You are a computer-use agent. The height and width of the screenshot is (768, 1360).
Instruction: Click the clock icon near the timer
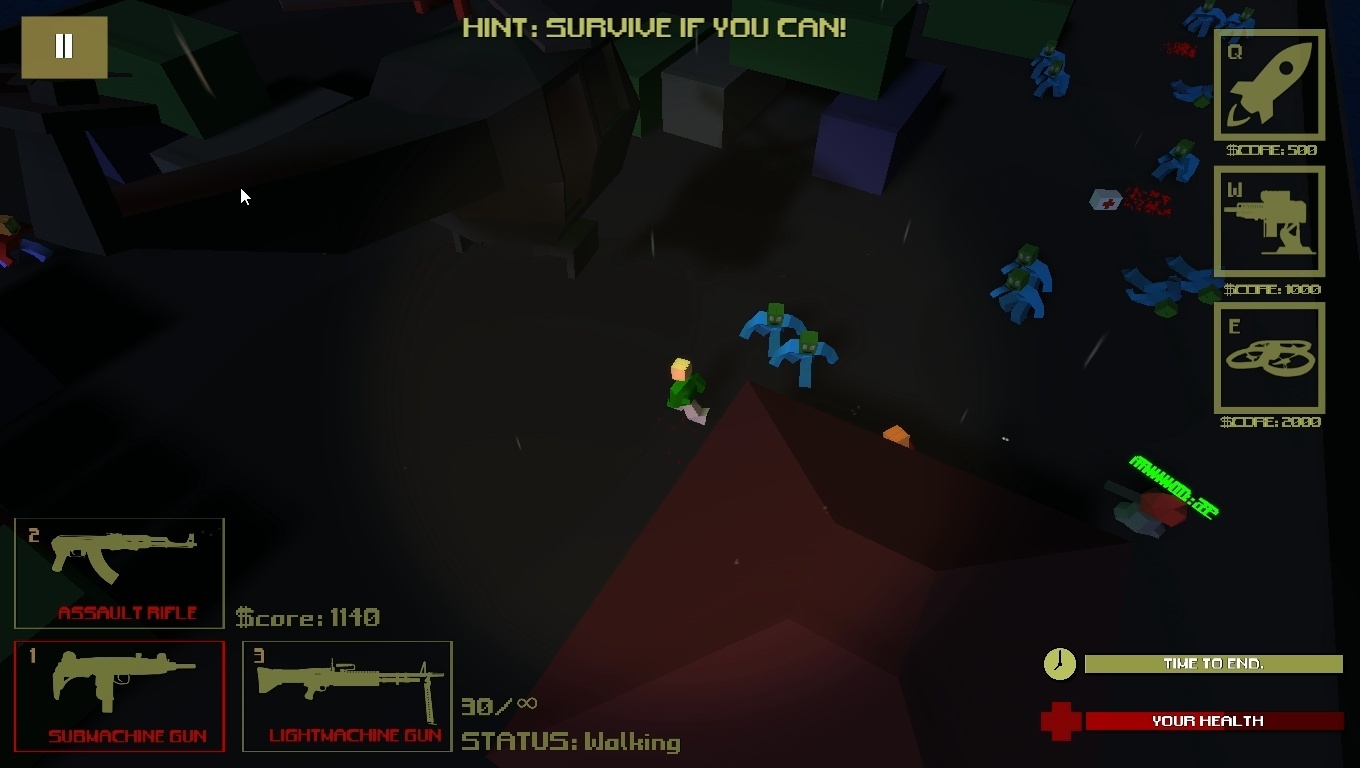[1059, 664]
